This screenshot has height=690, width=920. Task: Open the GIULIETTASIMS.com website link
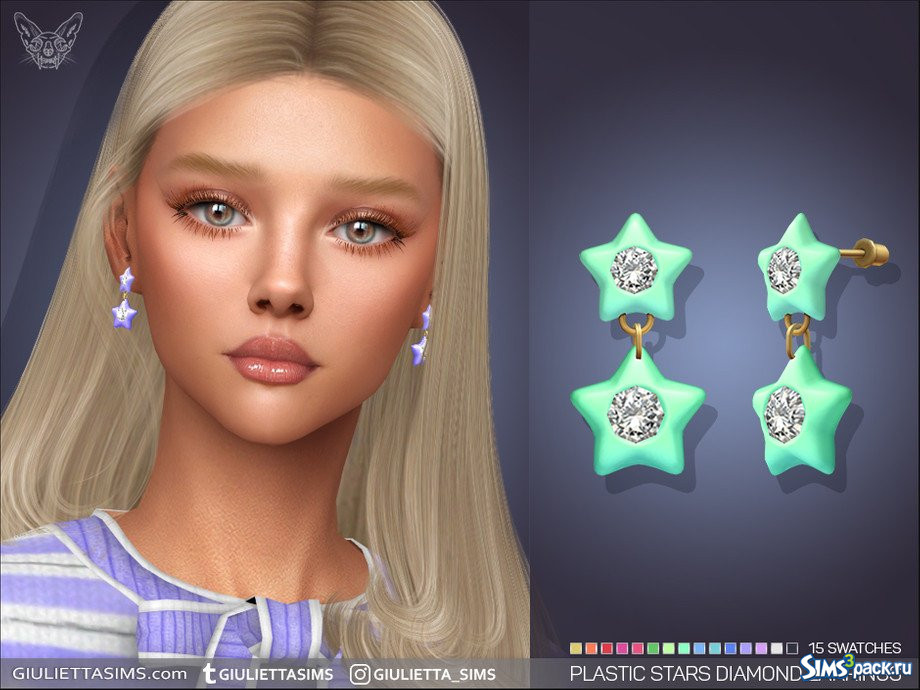93,673
